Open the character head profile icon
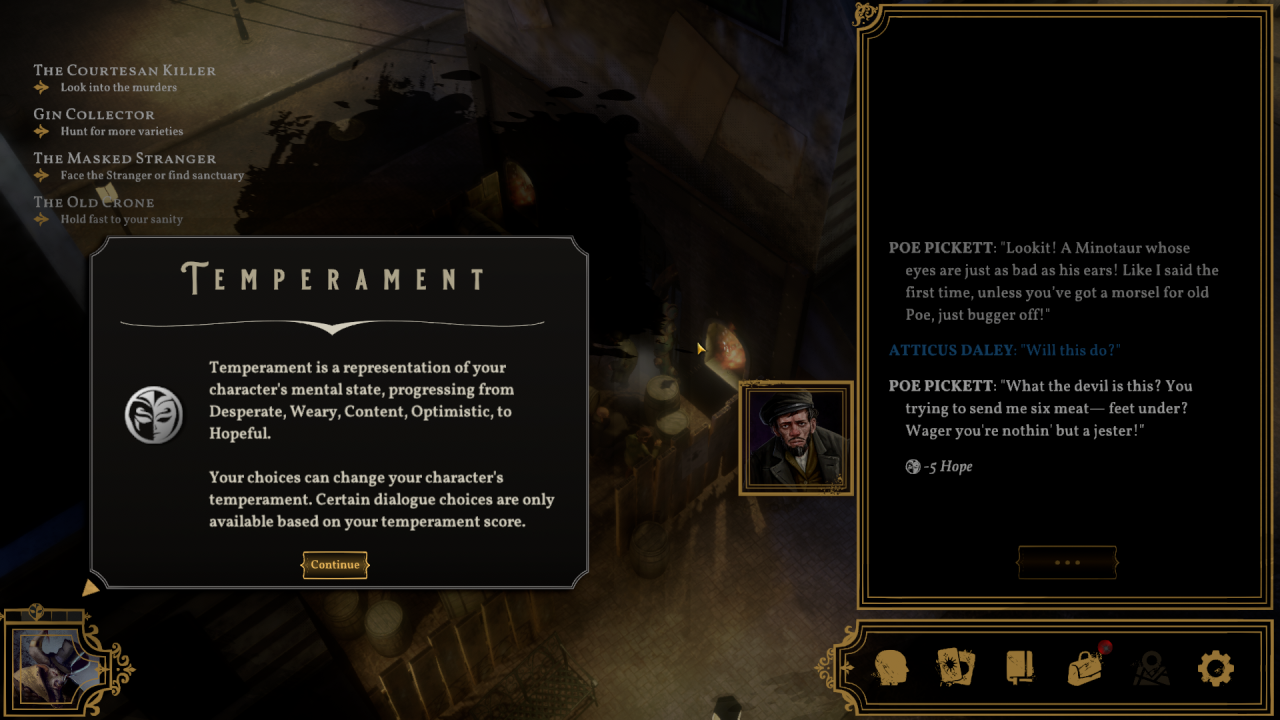The image size is (1280, 720). tap(891, 667)
